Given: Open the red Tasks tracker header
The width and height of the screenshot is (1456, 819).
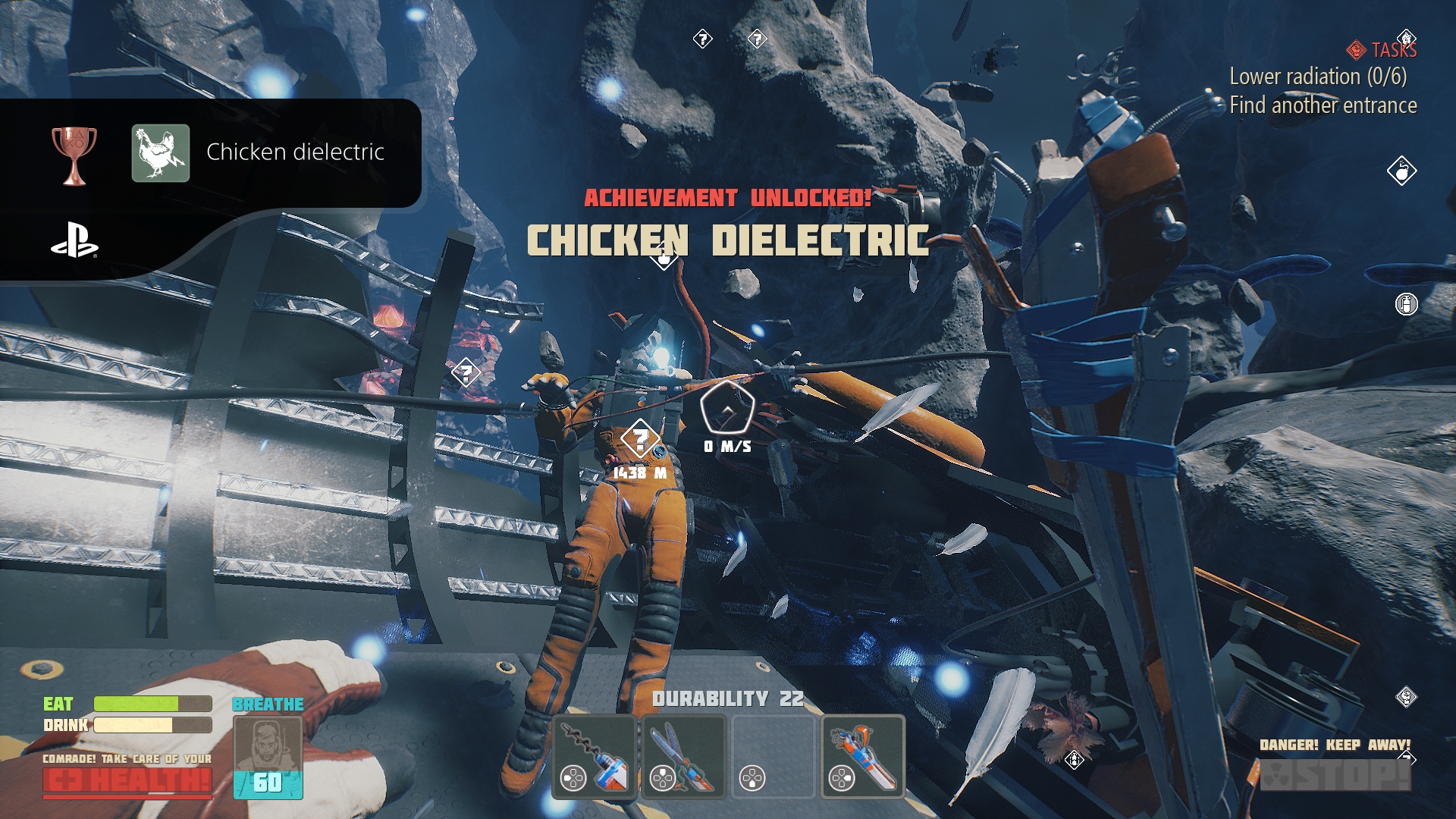Looking at the screenshot, I should coord(1382,50).
